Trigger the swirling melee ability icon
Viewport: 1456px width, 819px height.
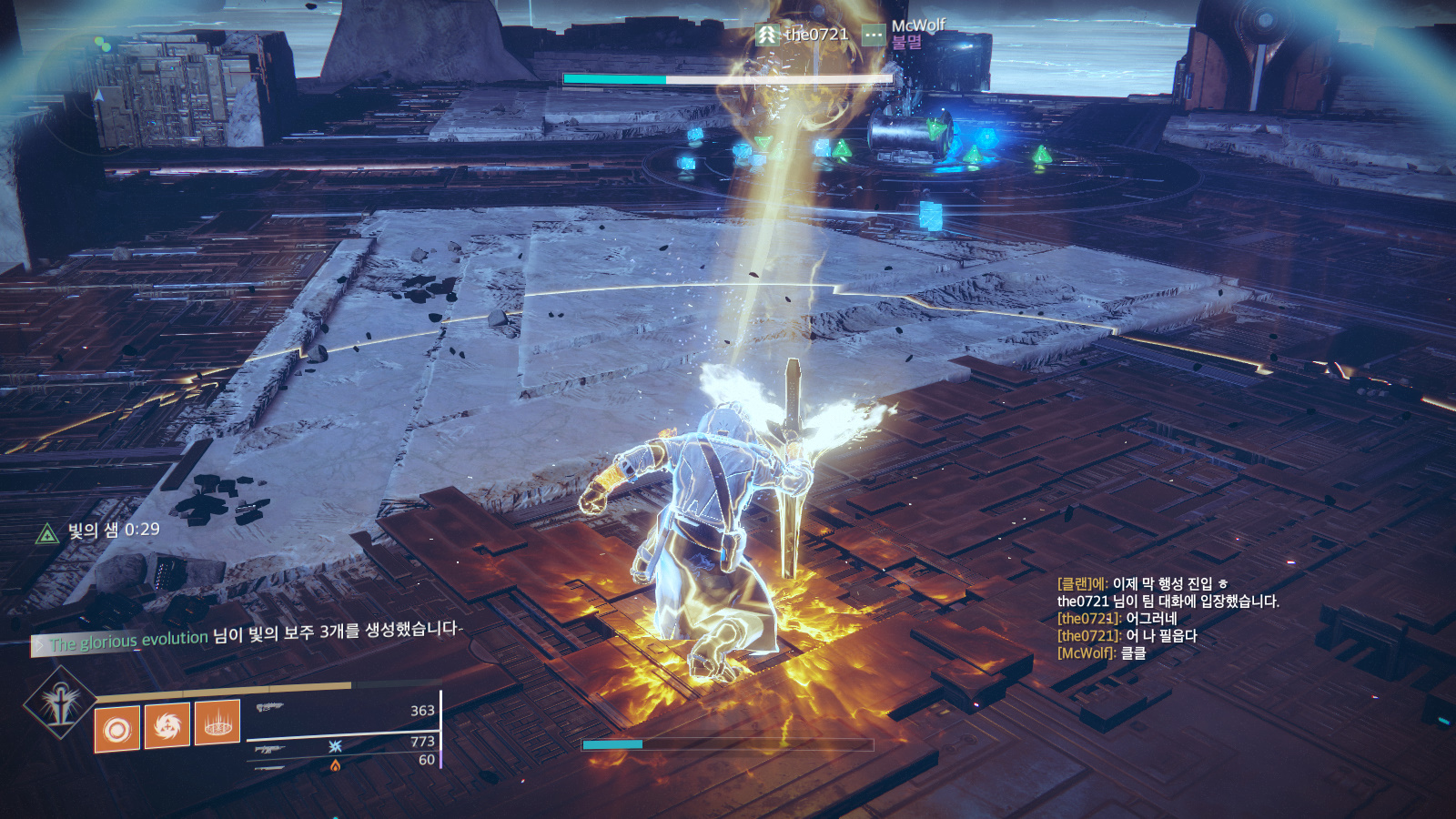[x=167, y=725]
